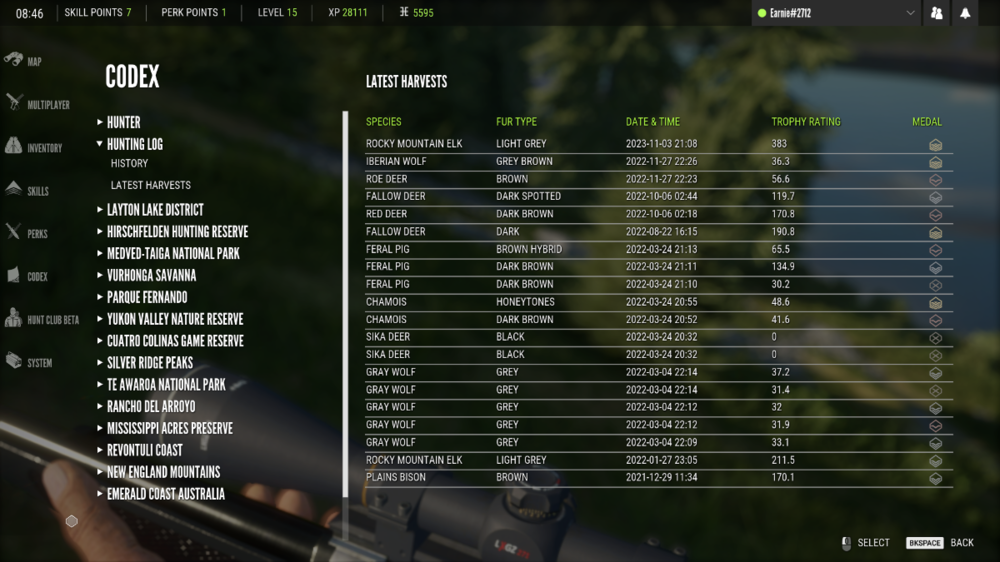1000x562 pixels.
Task: Open the Perks menu
Action: coord(27,233)
